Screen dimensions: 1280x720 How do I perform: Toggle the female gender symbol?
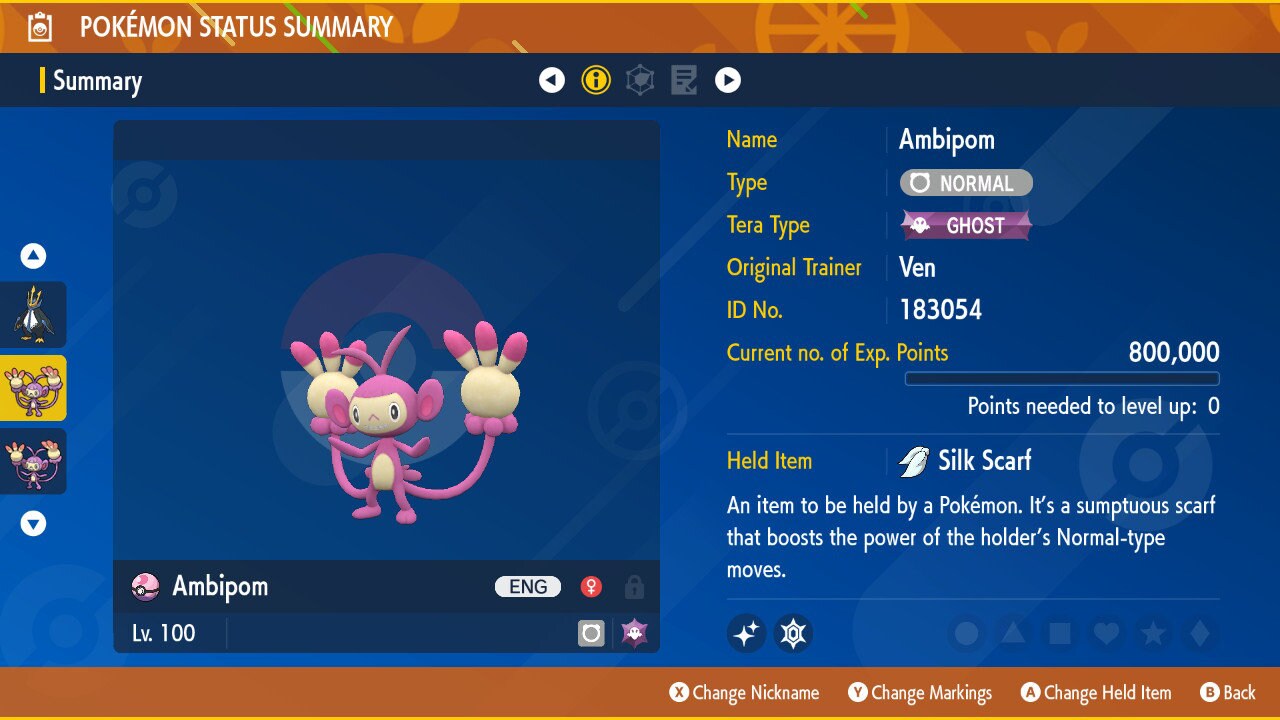click(x=591, y=587)
